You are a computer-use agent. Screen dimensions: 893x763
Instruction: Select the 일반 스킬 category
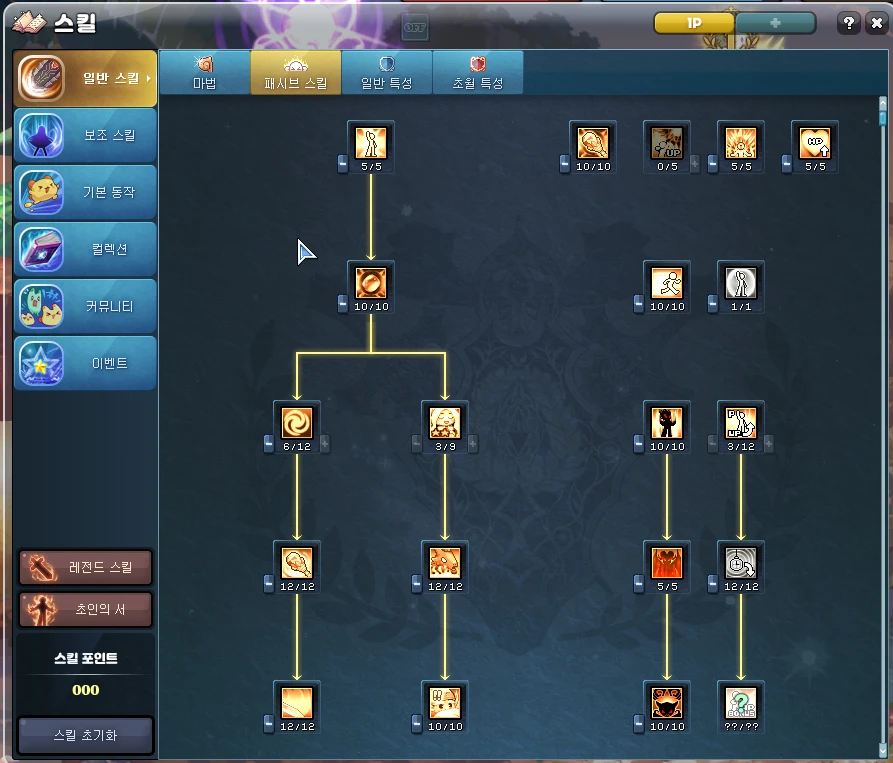[x=85, y=79]
